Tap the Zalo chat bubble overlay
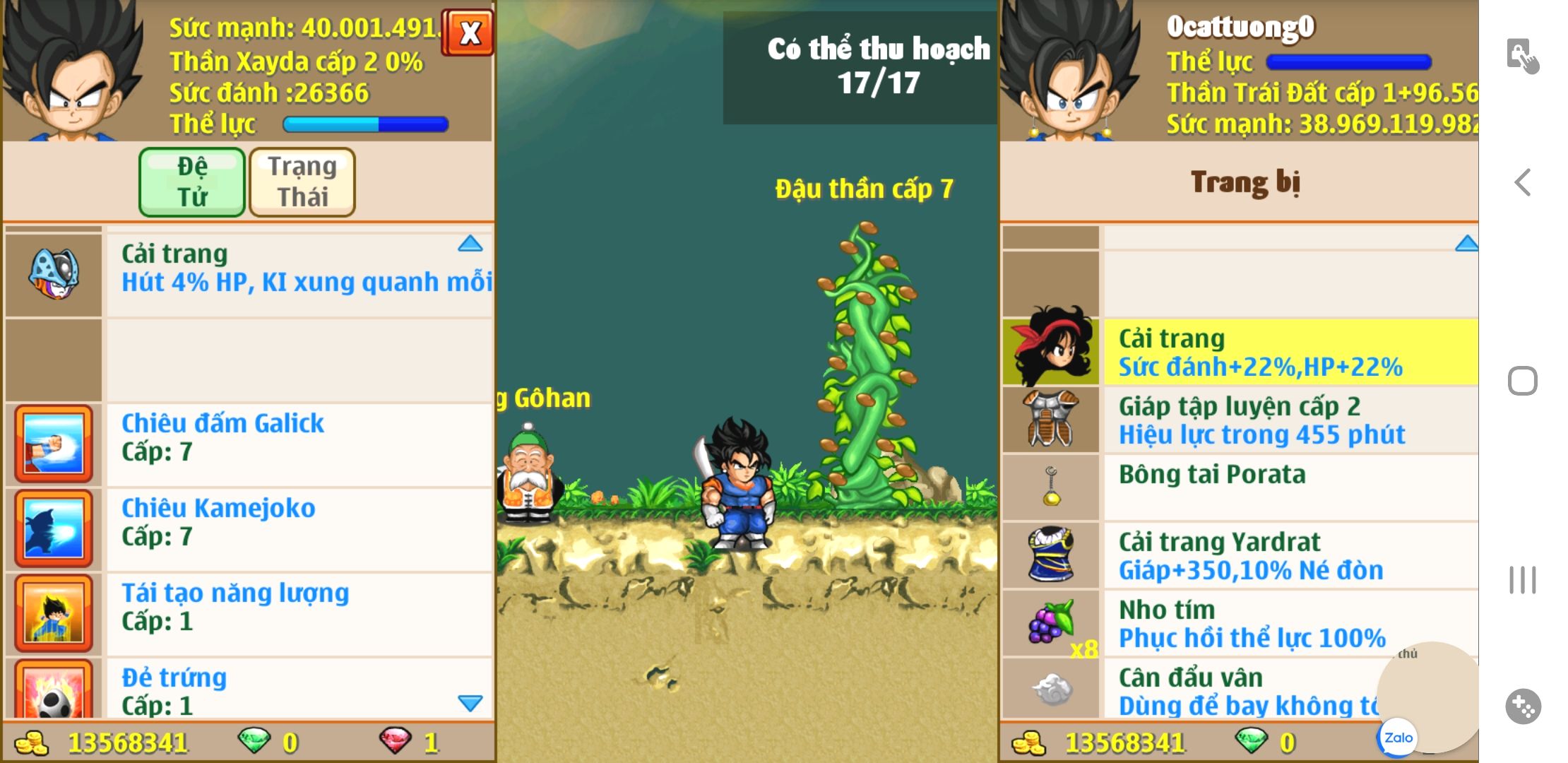The image size is (1568, 763). (1398, 738)
